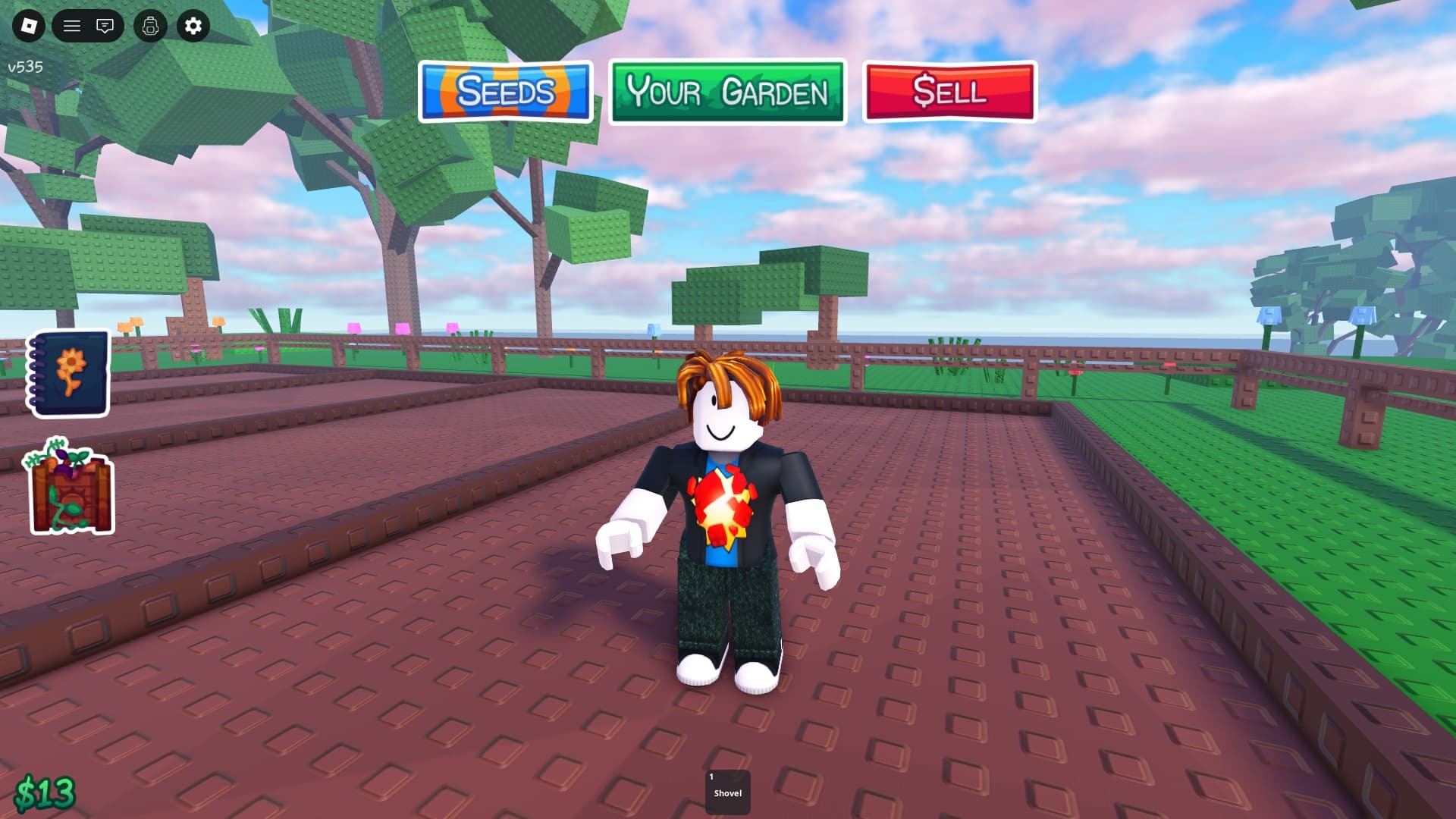Screen dimensions: 1456x819
Task: Open the Roblox settings gear
Action: (193, 26)
